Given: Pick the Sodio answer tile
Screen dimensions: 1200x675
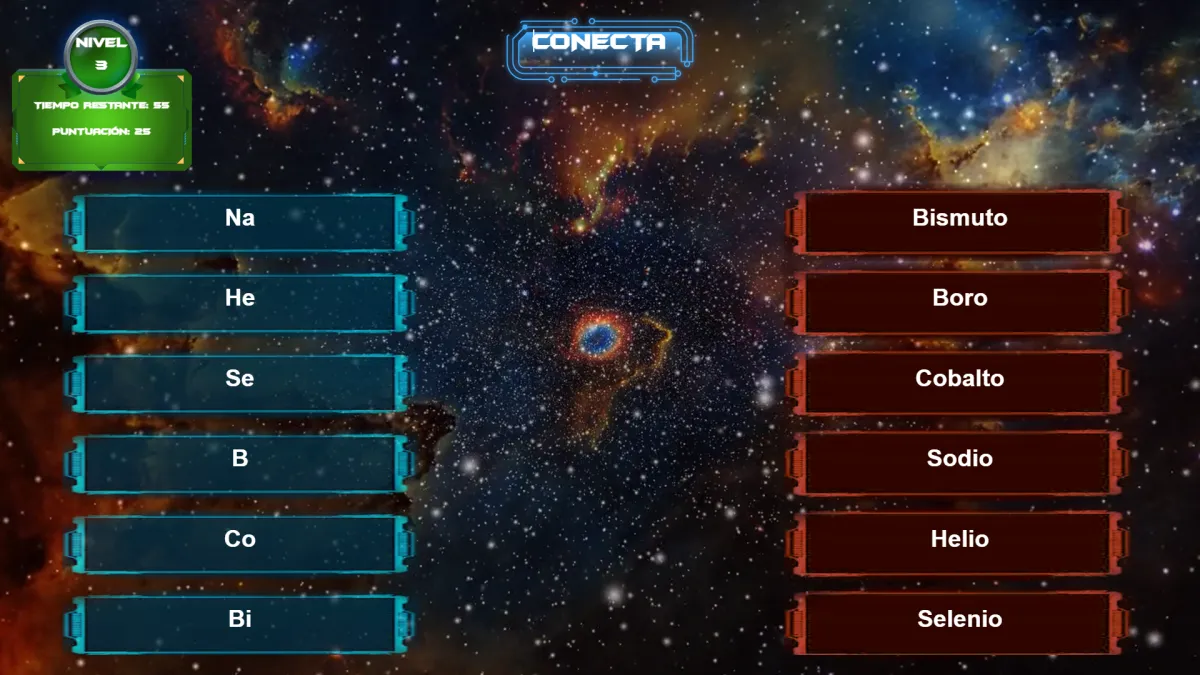Looking at the screenshot, I should coord(959,463).
